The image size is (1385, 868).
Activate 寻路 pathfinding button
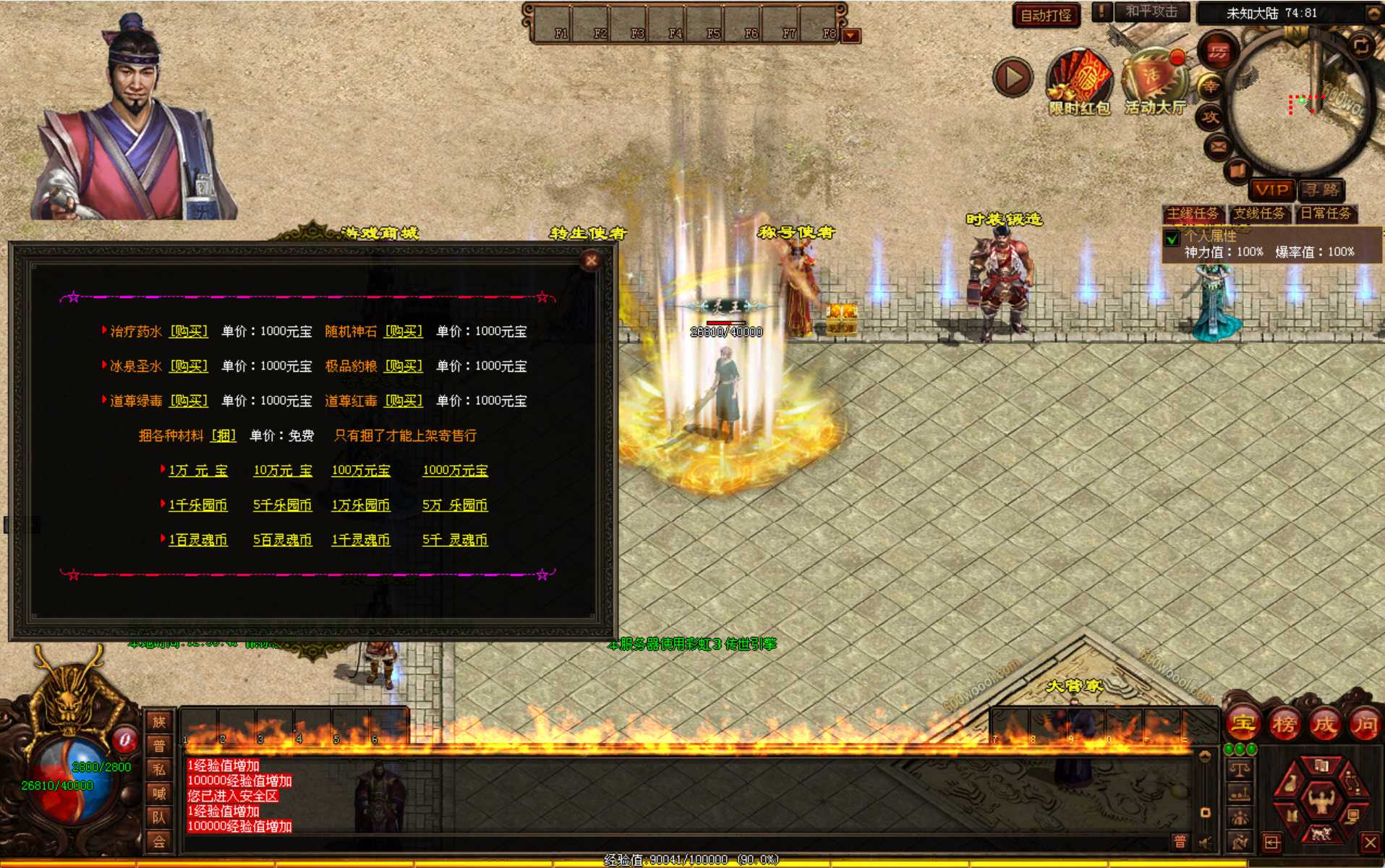click(x=1321, y=190)
